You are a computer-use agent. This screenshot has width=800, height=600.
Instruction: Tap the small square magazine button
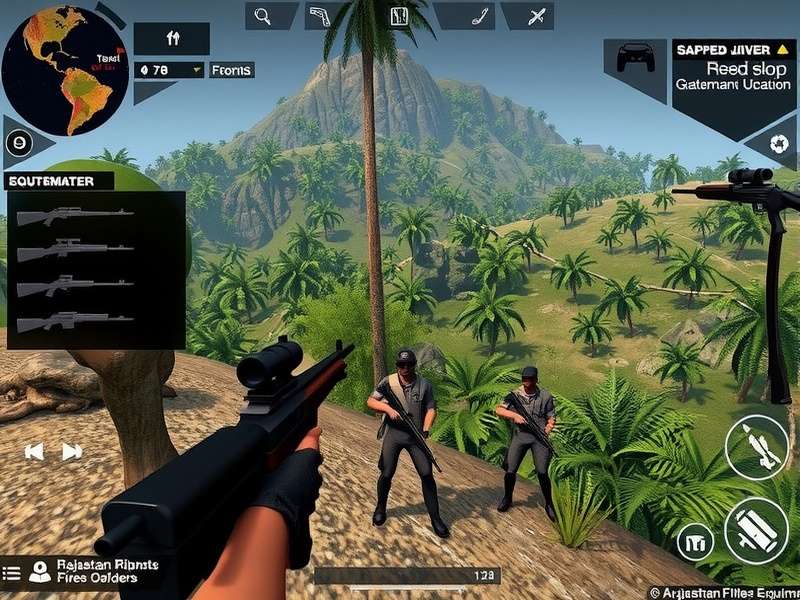click(x=695, y=542)
